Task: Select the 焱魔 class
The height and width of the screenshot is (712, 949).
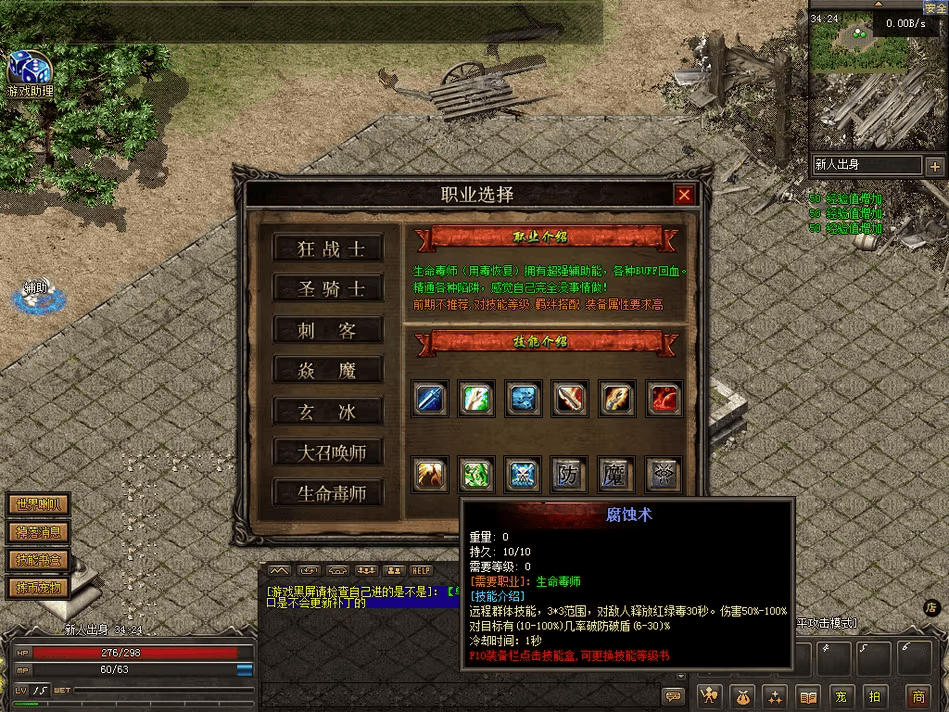Action: 327,371
